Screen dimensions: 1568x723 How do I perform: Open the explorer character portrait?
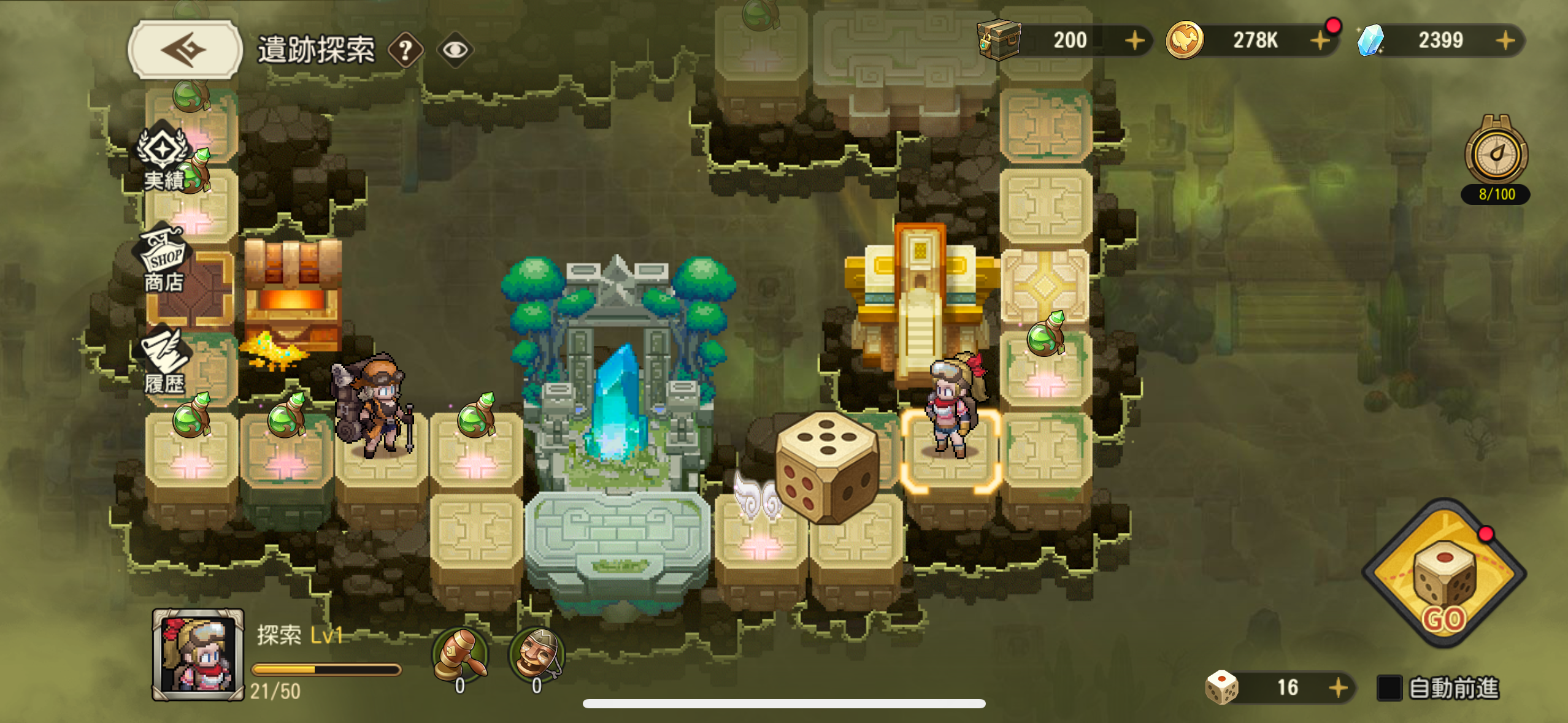198,654
